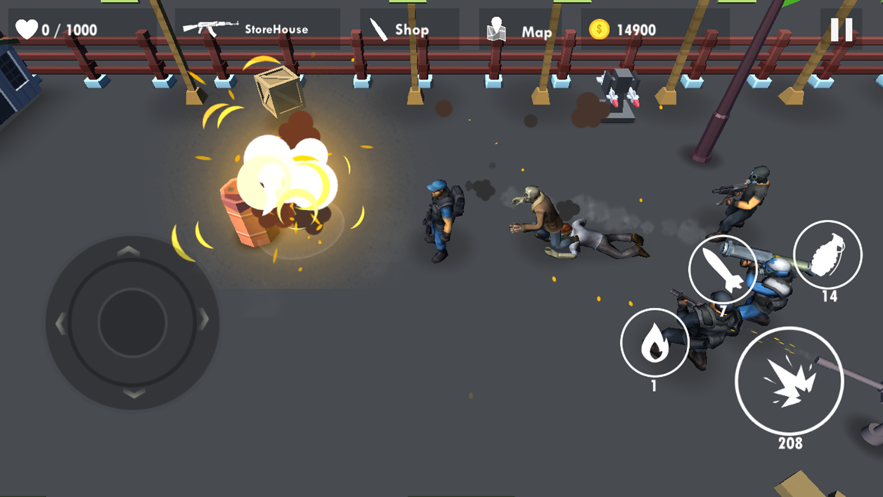The height and width of the screenshot is (497, 883).
Task: Tap the virtual joystick center
Action: [x=132, y=322]
